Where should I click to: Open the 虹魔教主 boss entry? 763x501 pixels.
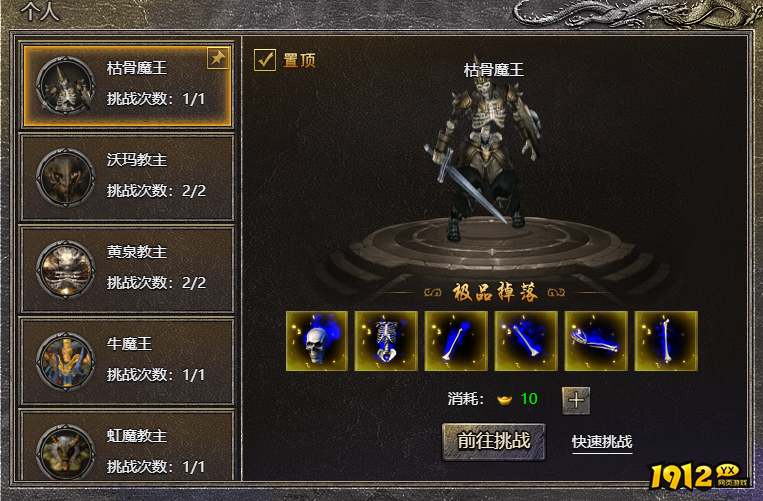pos(126,451)
